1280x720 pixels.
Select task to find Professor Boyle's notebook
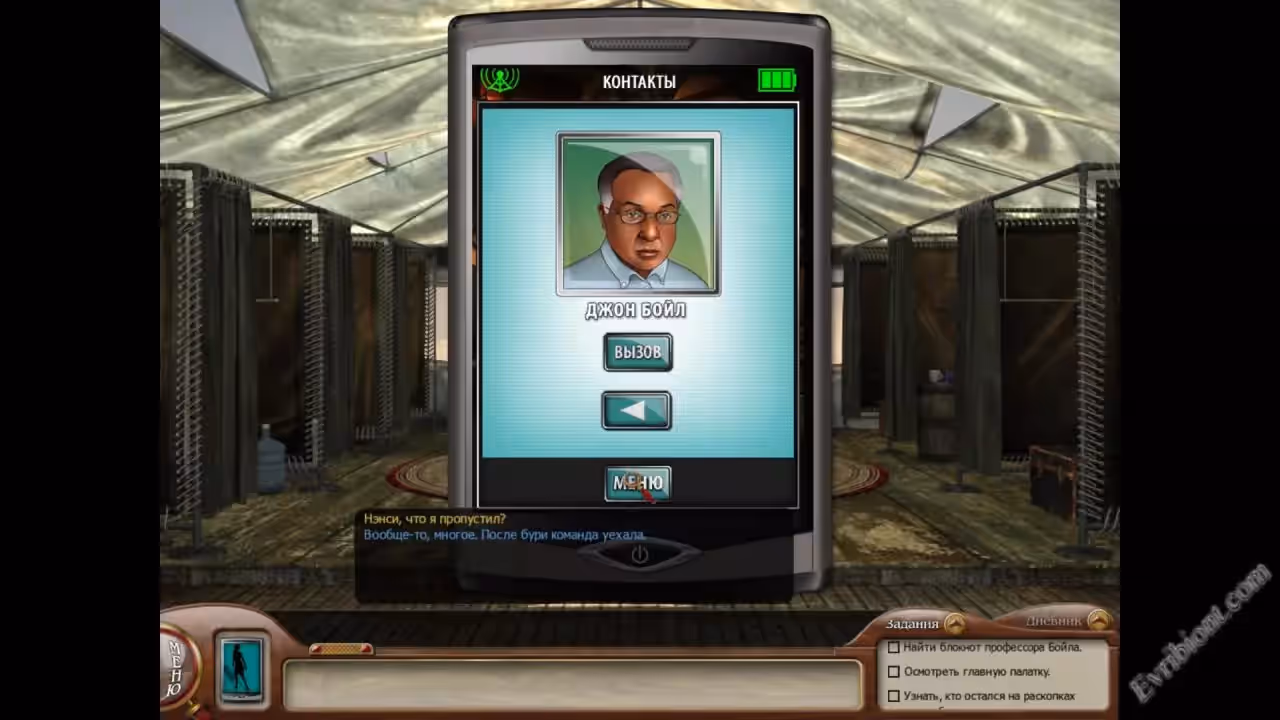(984, 647)
